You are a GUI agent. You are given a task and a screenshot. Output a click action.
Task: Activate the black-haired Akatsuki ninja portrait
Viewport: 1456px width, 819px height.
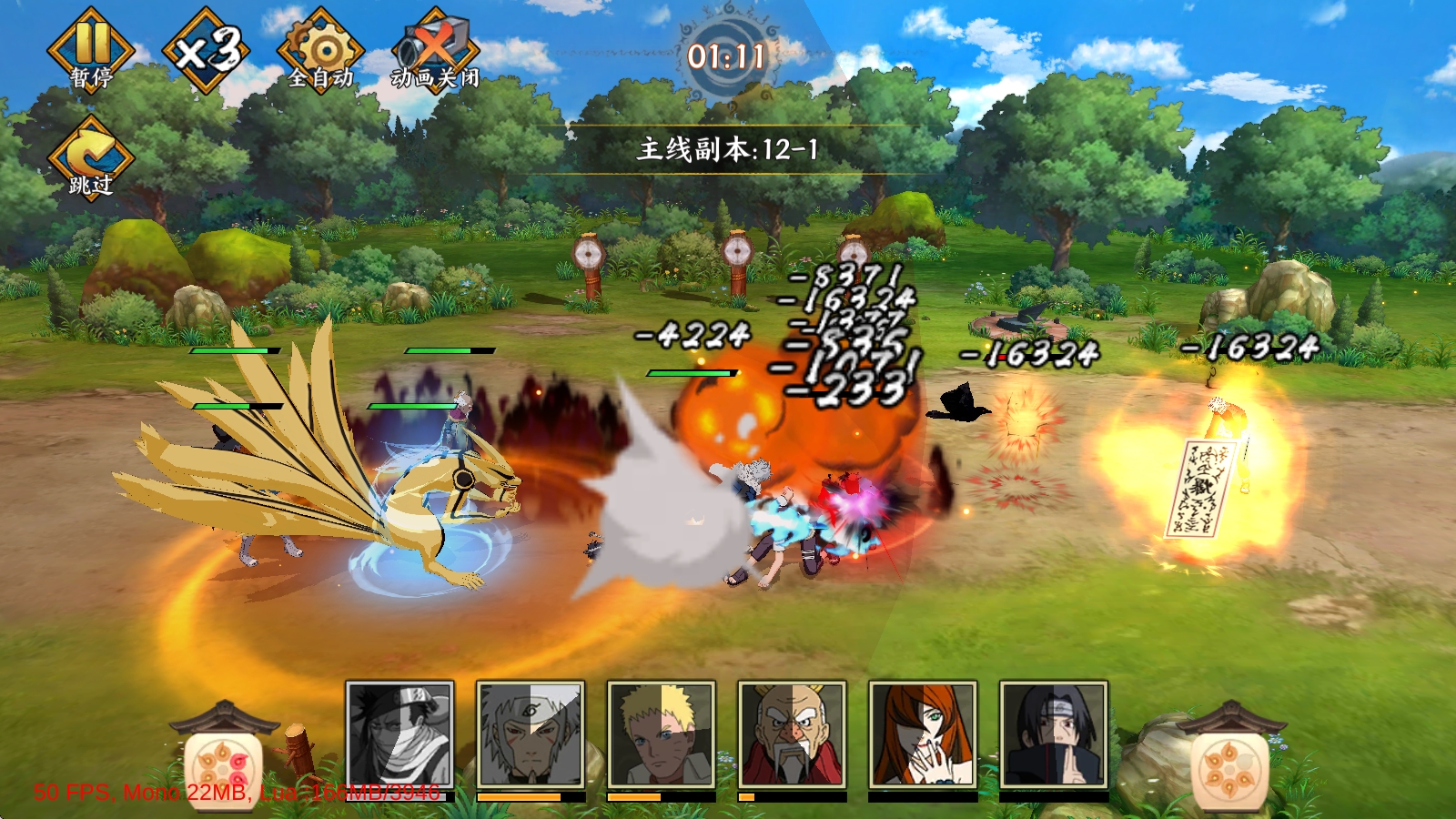tap(1054, 734)
